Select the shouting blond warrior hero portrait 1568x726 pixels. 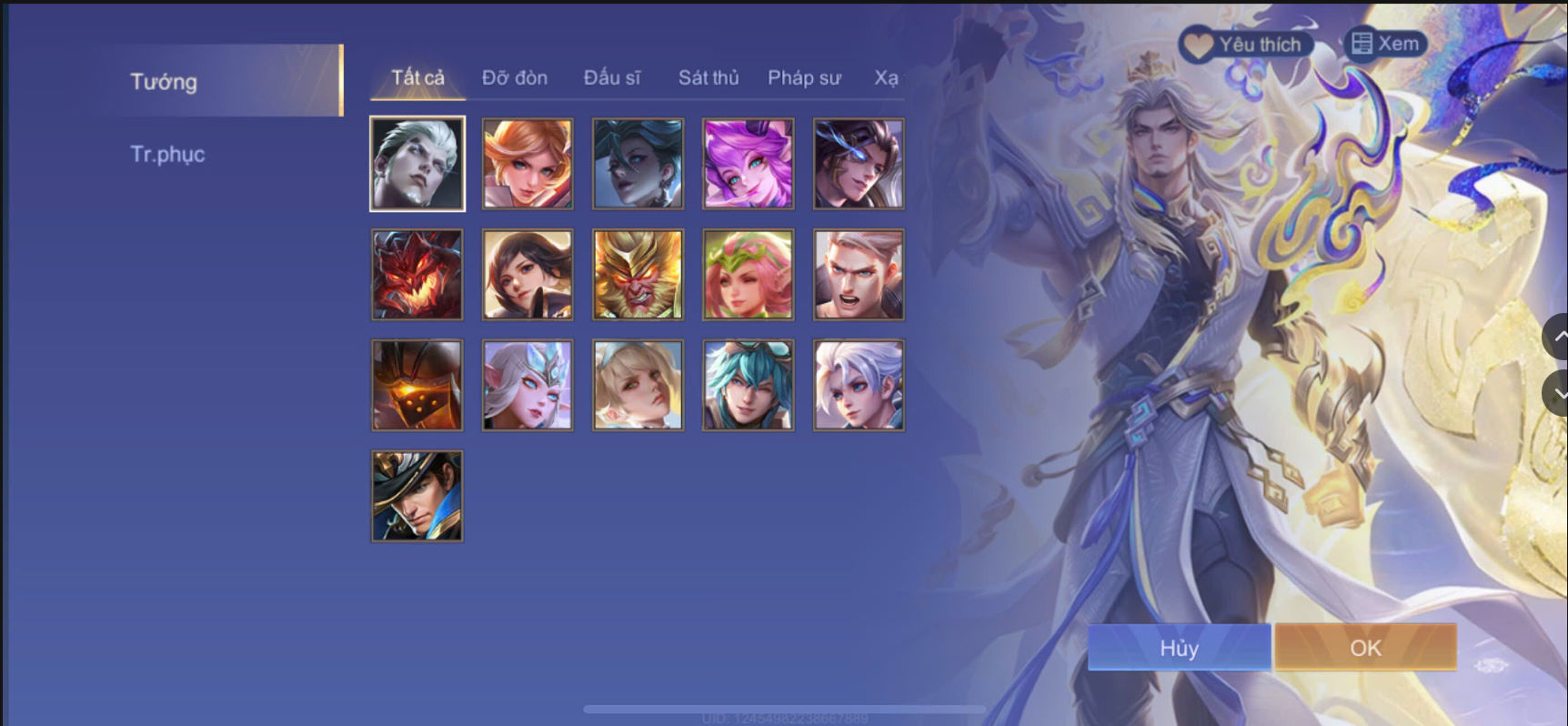857,275
